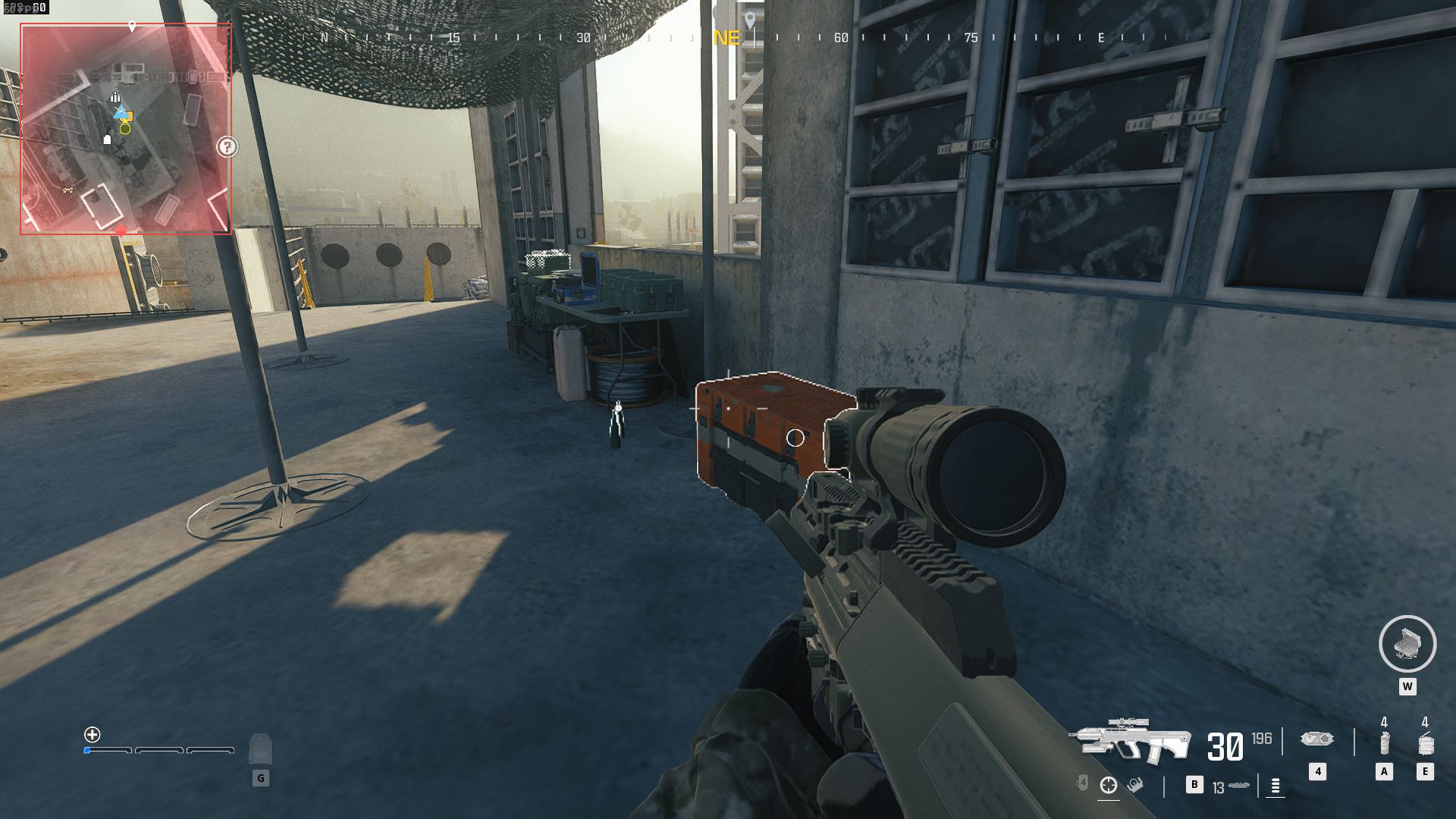Click the minimap in the corner
The image size is (1456, 819).
coord(126,128)
